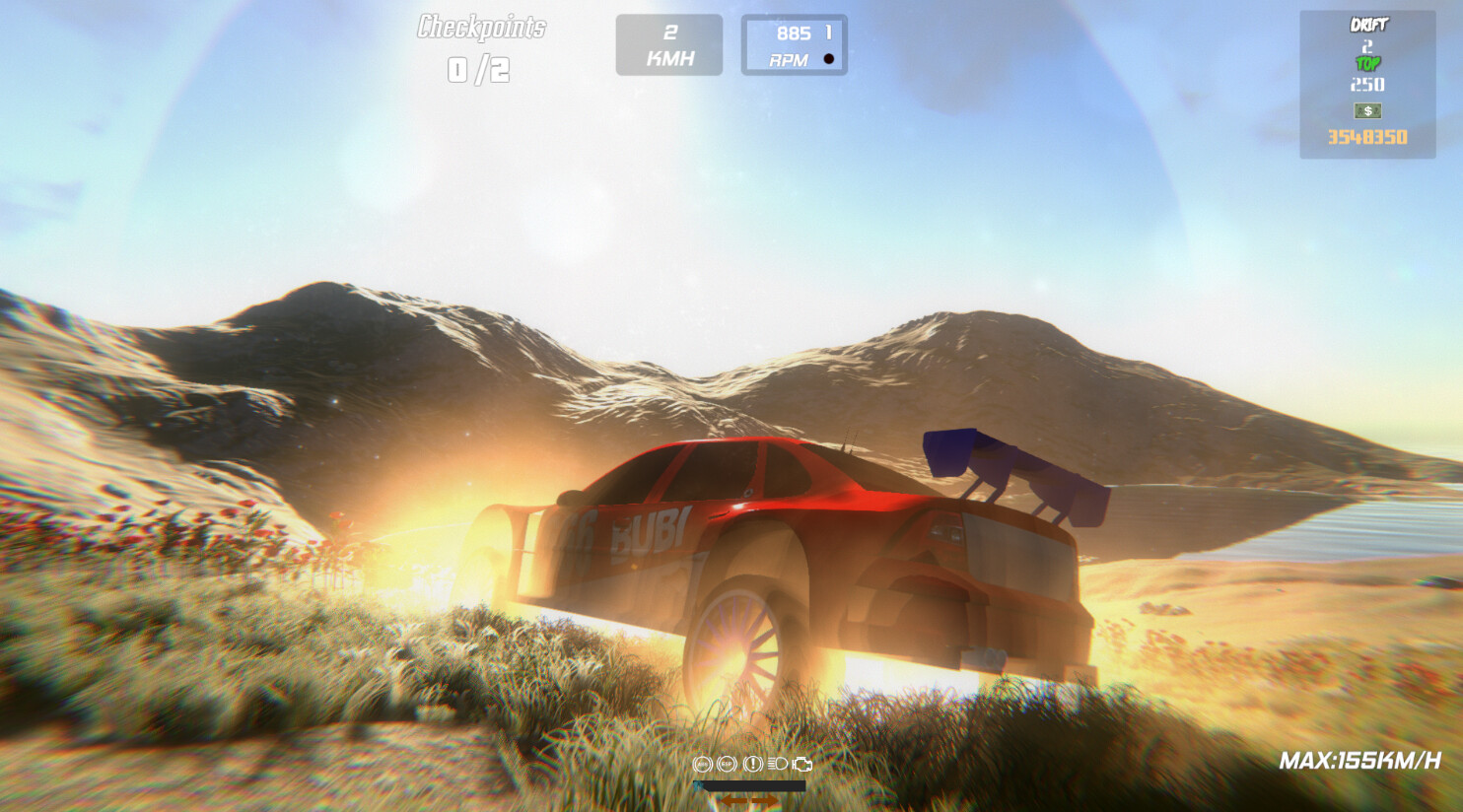
Task: Click the RPM indicator dot
Action: click(830, 58)
